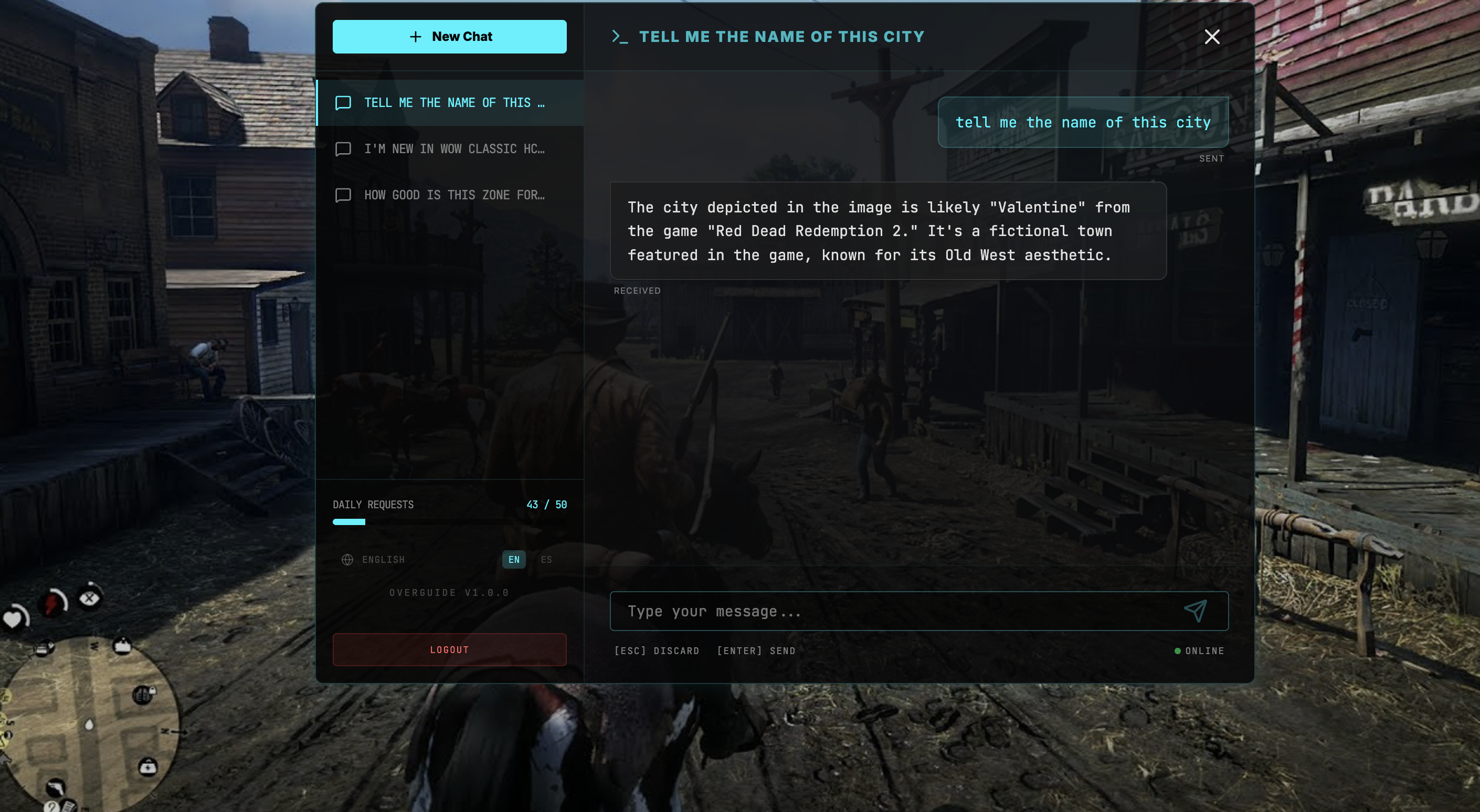
Task: Click the paper plane send icon
Action: coord(1196,611)
